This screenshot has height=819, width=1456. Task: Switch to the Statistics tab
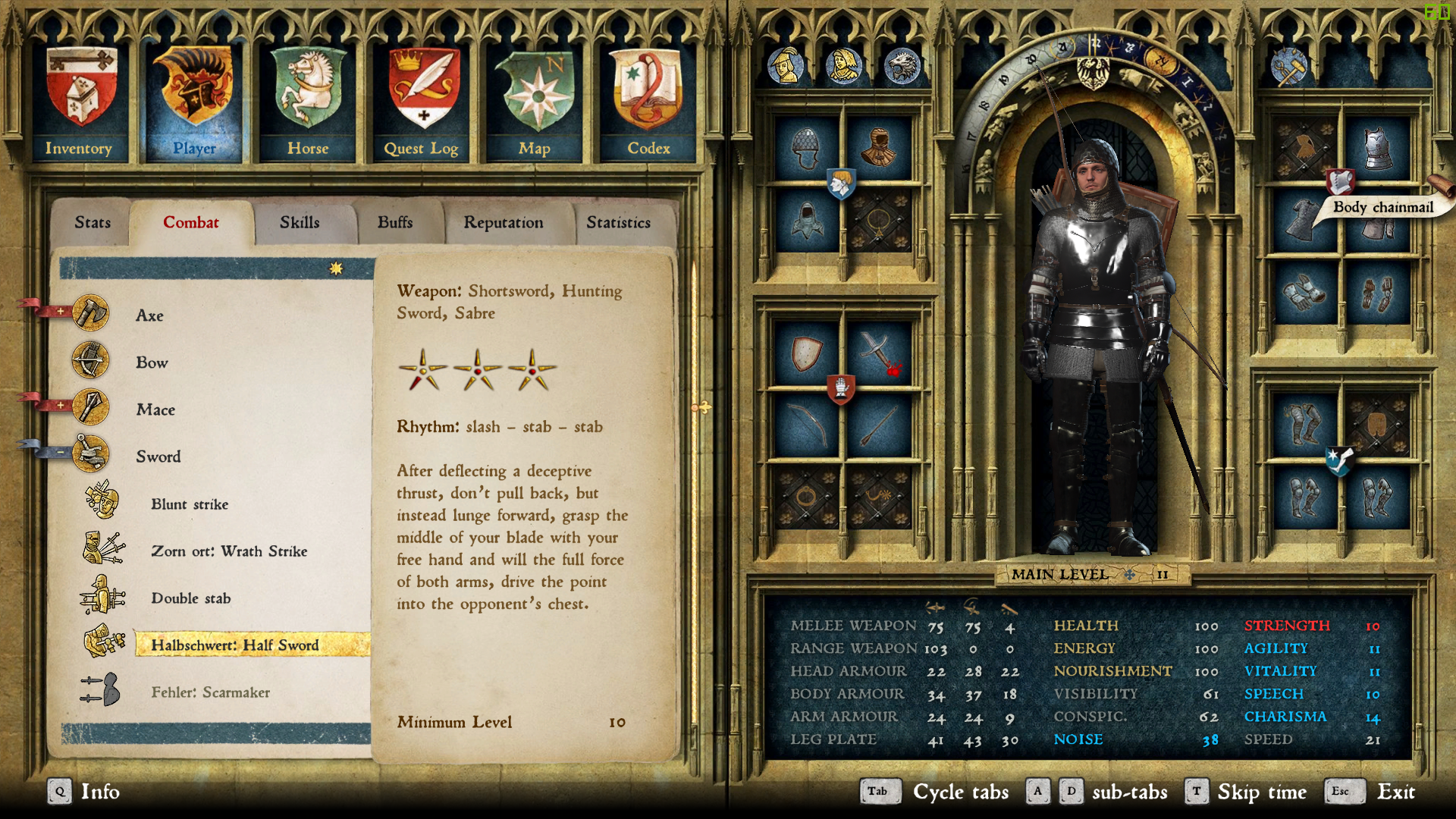point(618,223)
